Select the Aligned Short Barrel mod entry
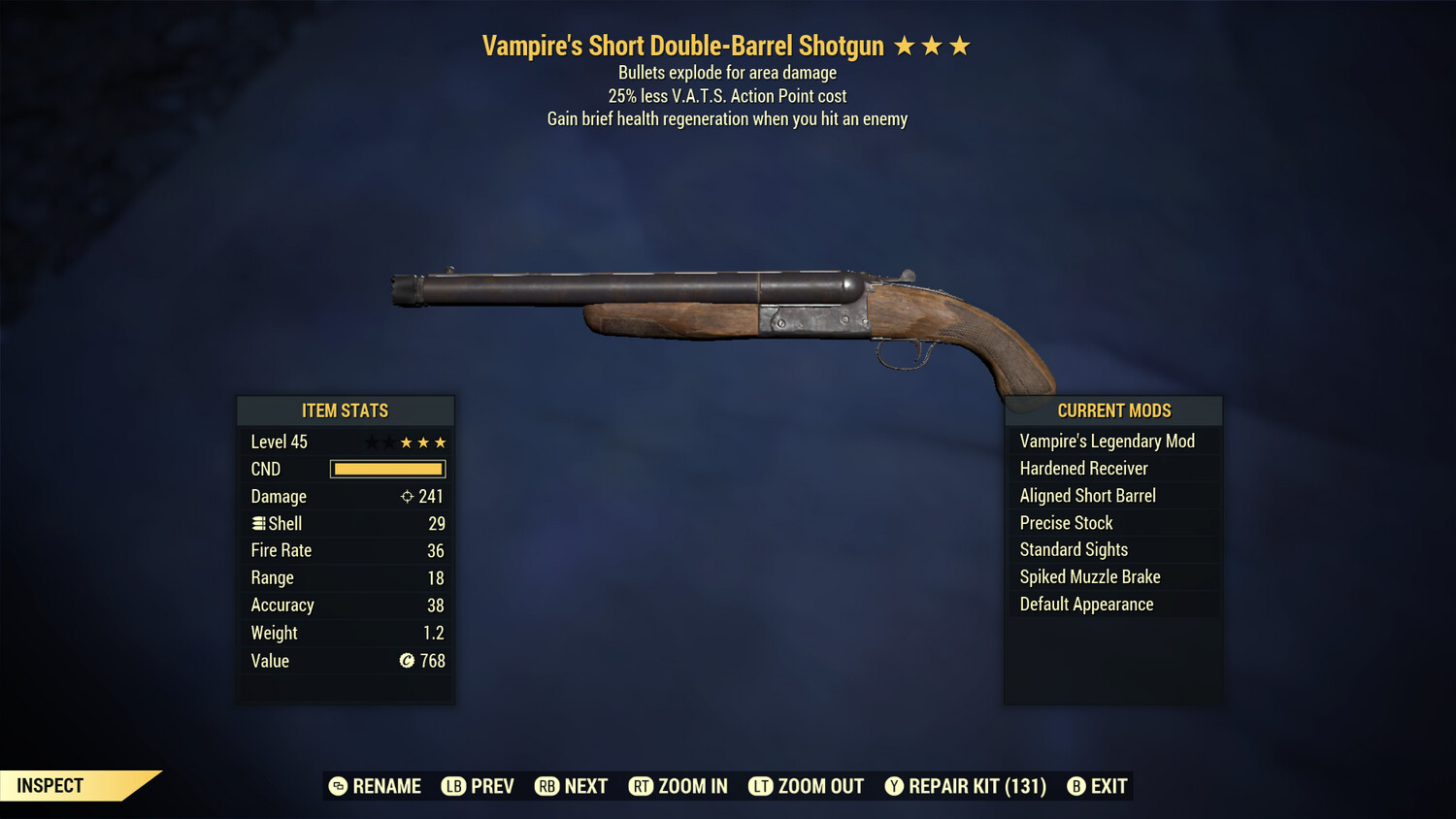The height and width of the screenshot is (819, 1456). 1087,495
